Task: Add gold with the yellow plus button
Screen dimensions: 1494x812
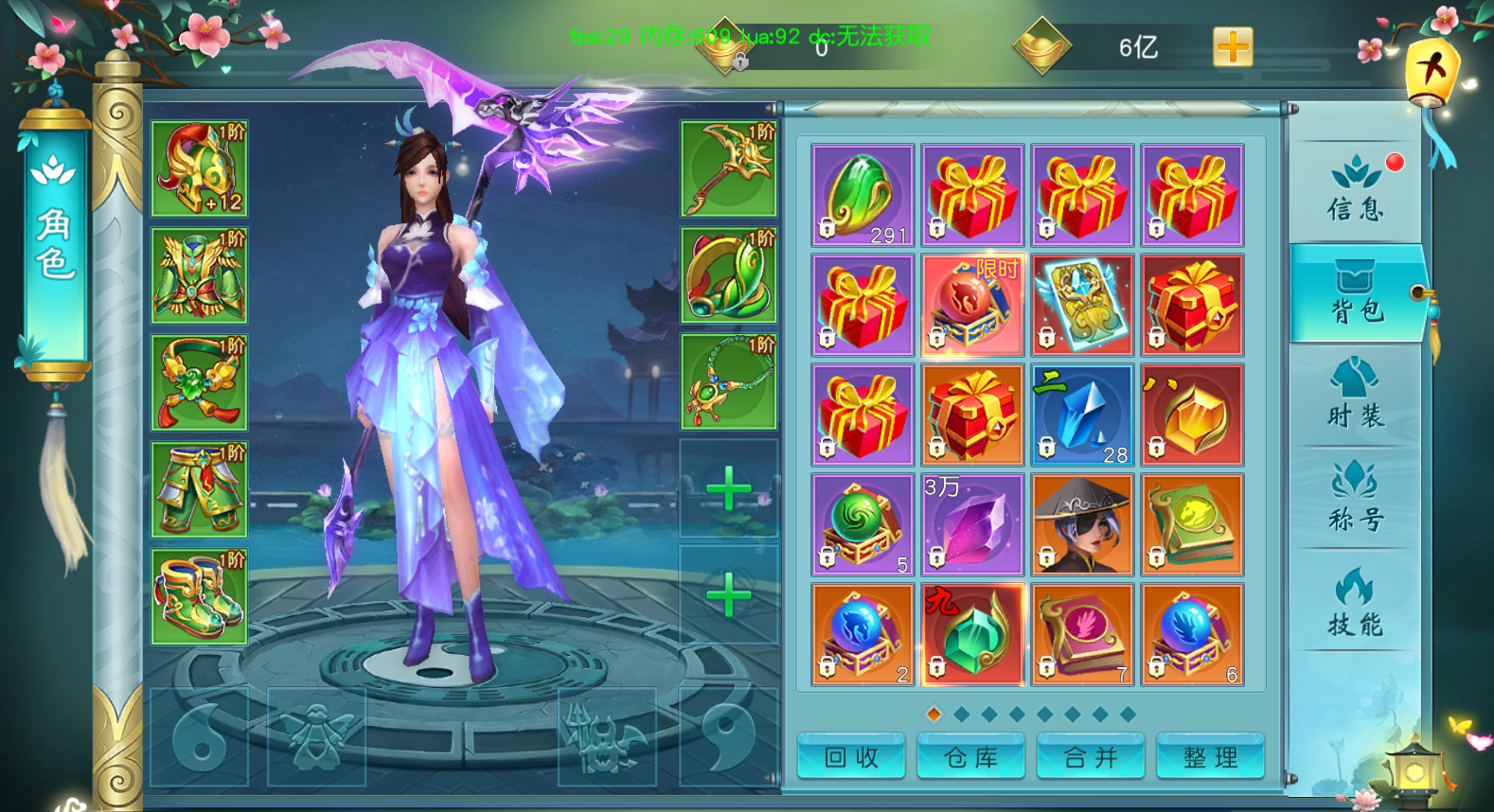Action: (1233, 46)
